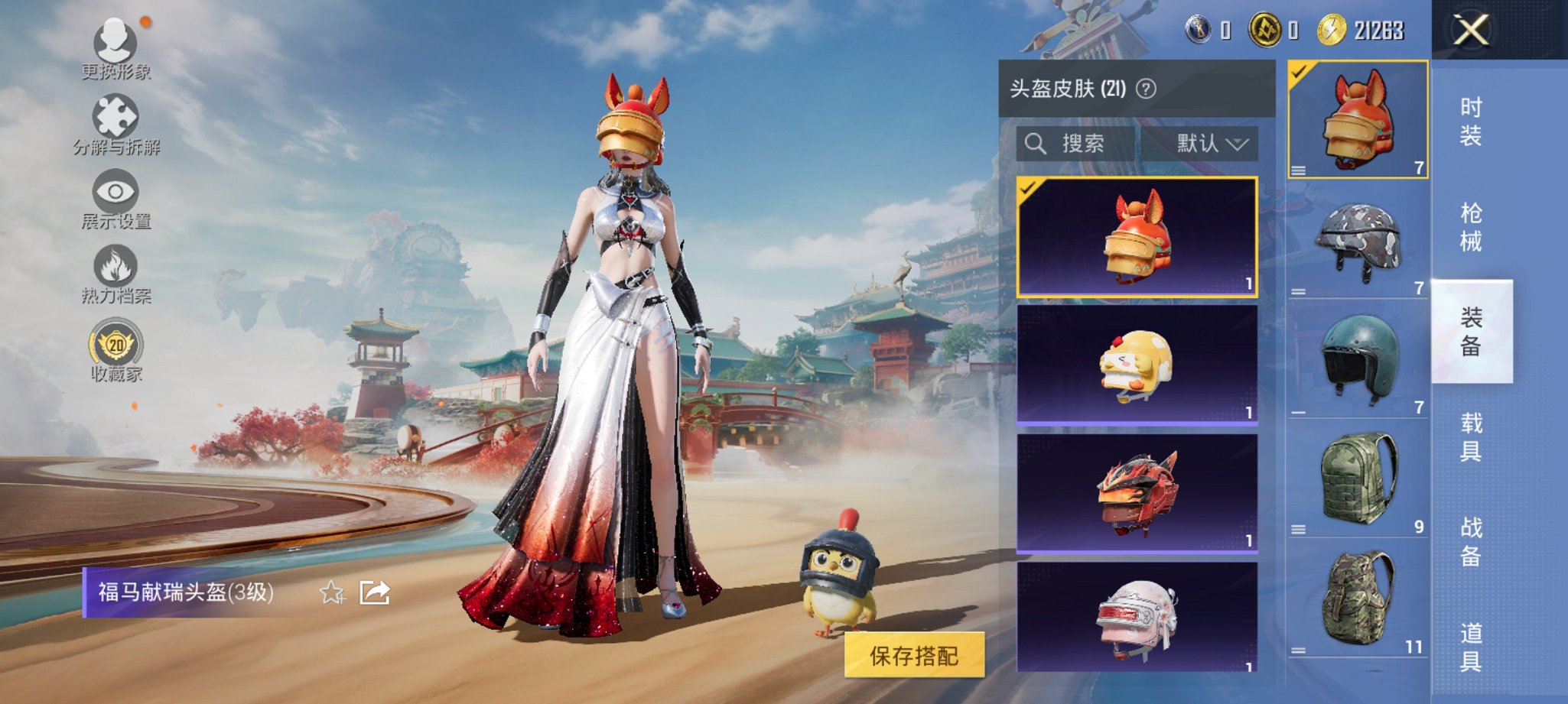This screenshot has width=1568, height=704.
Task: Select the 分解与拆解 dismantle icon
Action: point(115,118)
